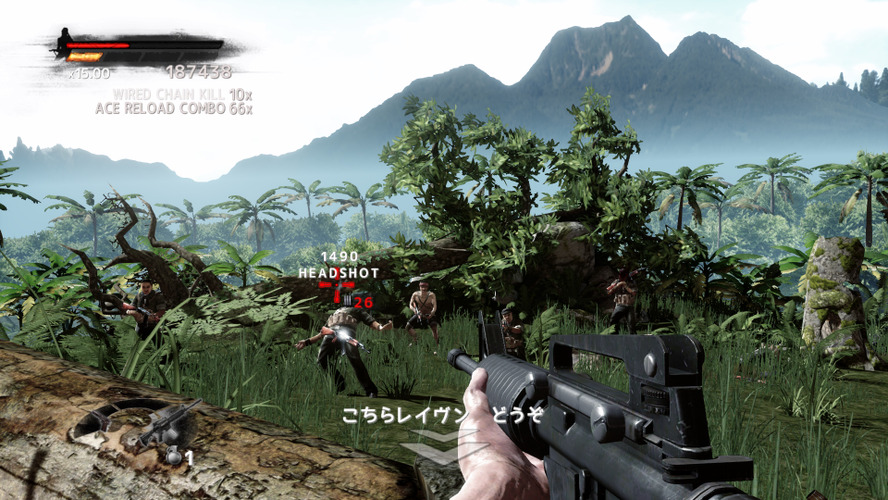888x500 pixels.
Task: Click the grenade icon in the HUD
Action: click(174, 456)
